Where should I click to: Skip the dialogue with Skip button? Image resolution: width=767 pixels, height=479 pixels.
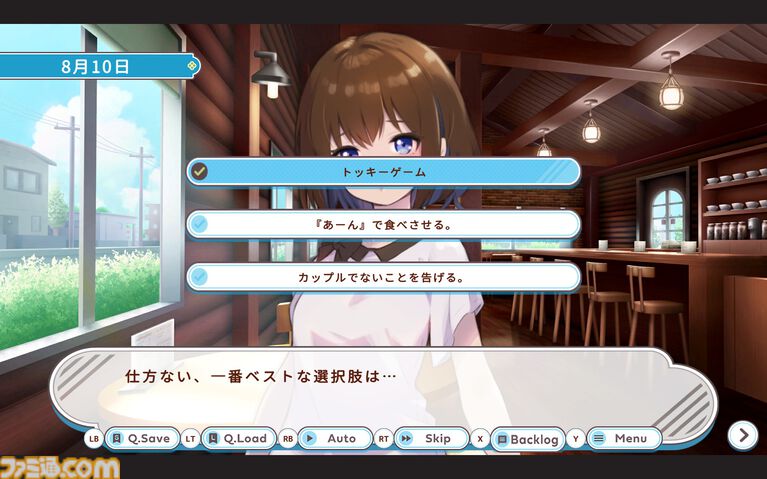click(x=431, y=438)
